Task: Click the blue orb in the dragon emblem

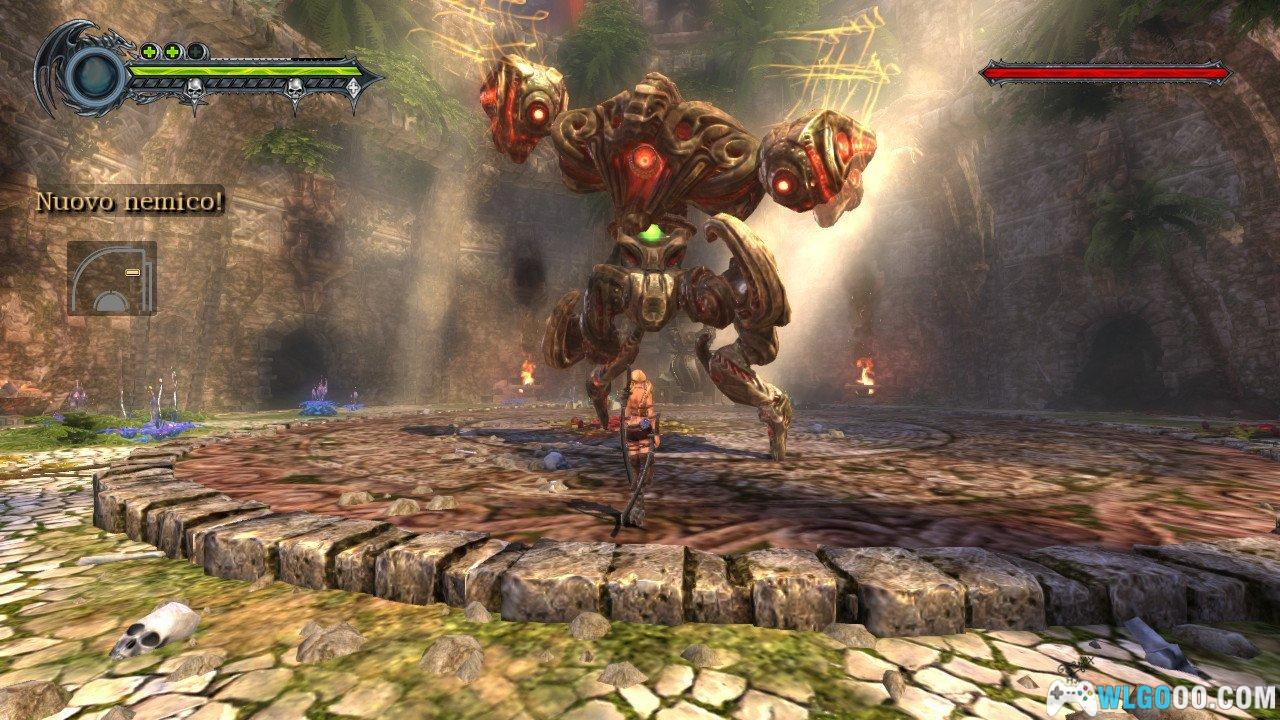Action: pyautogui.click(x=95, y=71)
